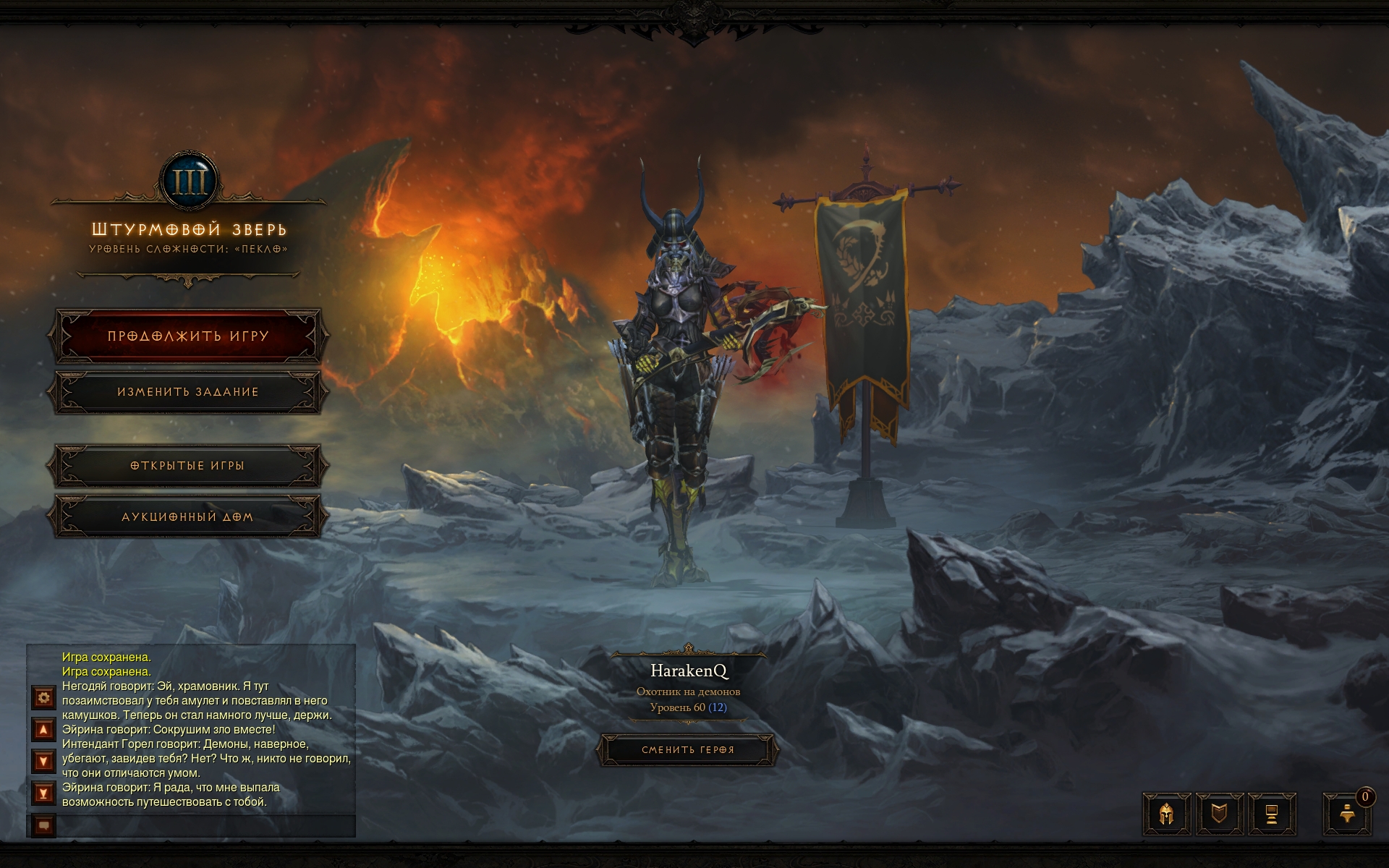The height and width of the screenshot is (868, 1389).
Task: Open the Аукционный дом auction house
Action: click(x=188, y=517)
